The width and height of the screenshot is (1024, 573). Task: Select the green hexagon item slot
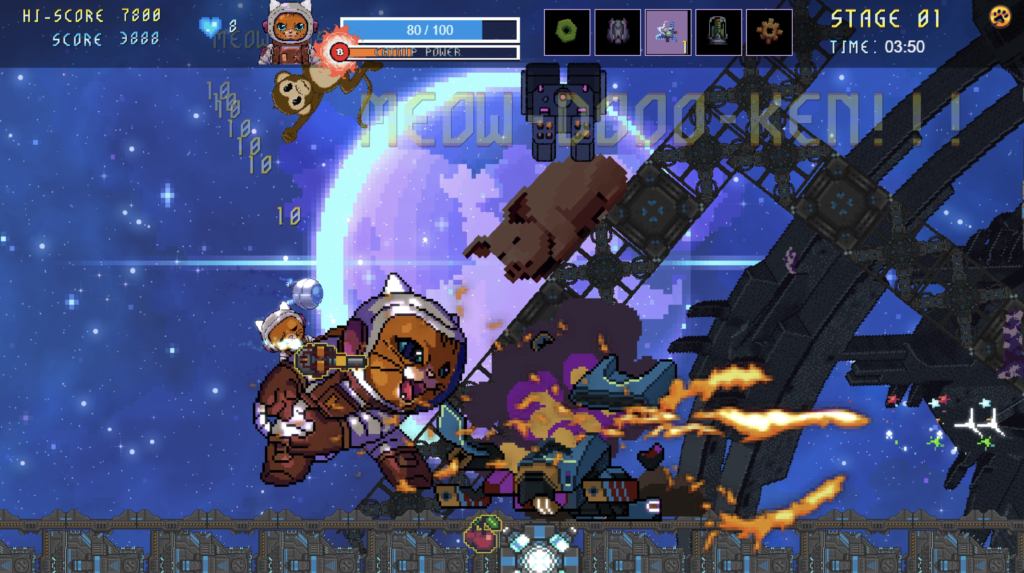567,32
